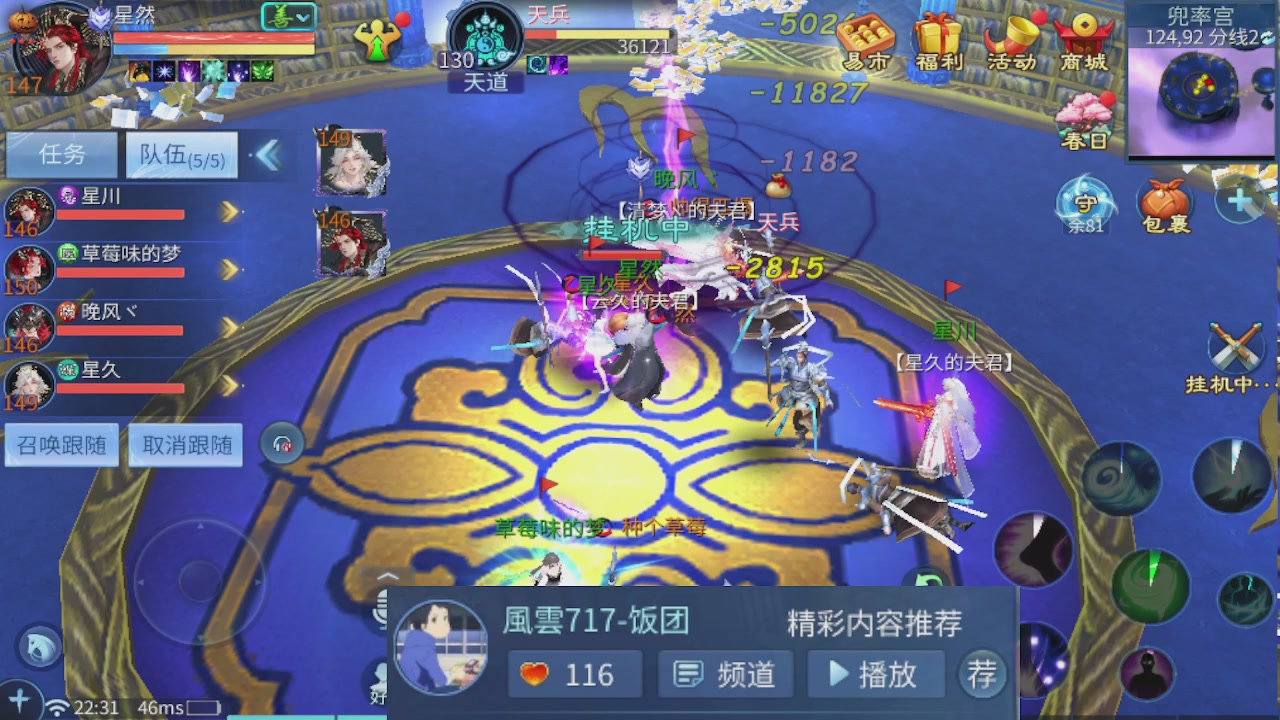Tap the 守 guard icon showing 余81
Screen dimensions: 1280x720
pyautogui.click(x=1083, y=205)
